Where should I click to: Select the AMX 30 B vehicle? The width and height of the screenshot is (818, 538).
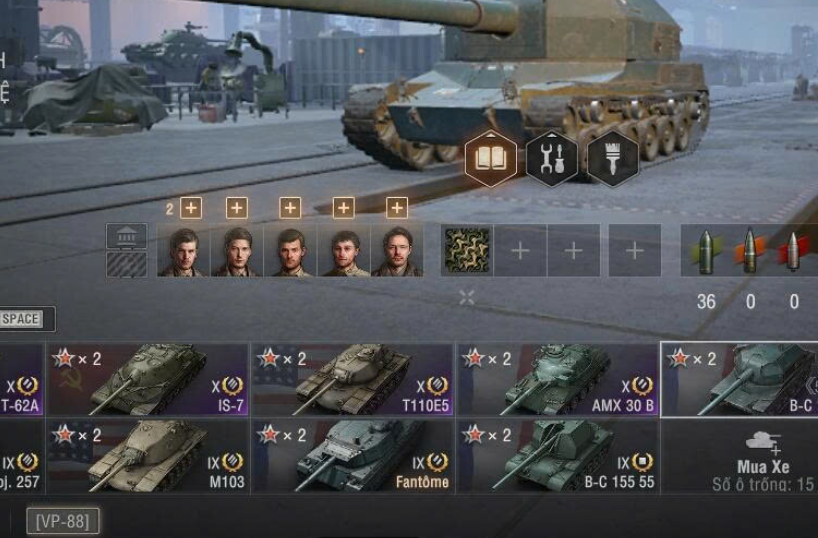557,379
